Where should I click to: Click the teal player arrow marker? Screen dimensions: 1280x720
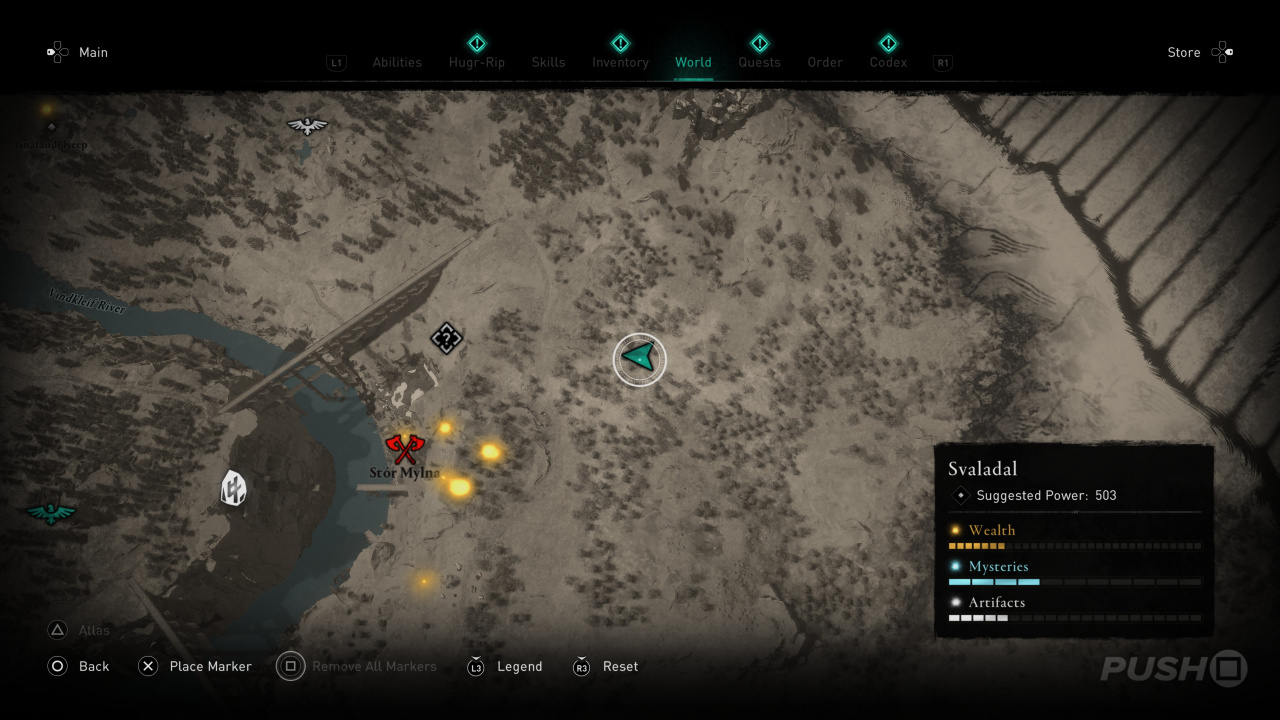click(x=640, y=358)
